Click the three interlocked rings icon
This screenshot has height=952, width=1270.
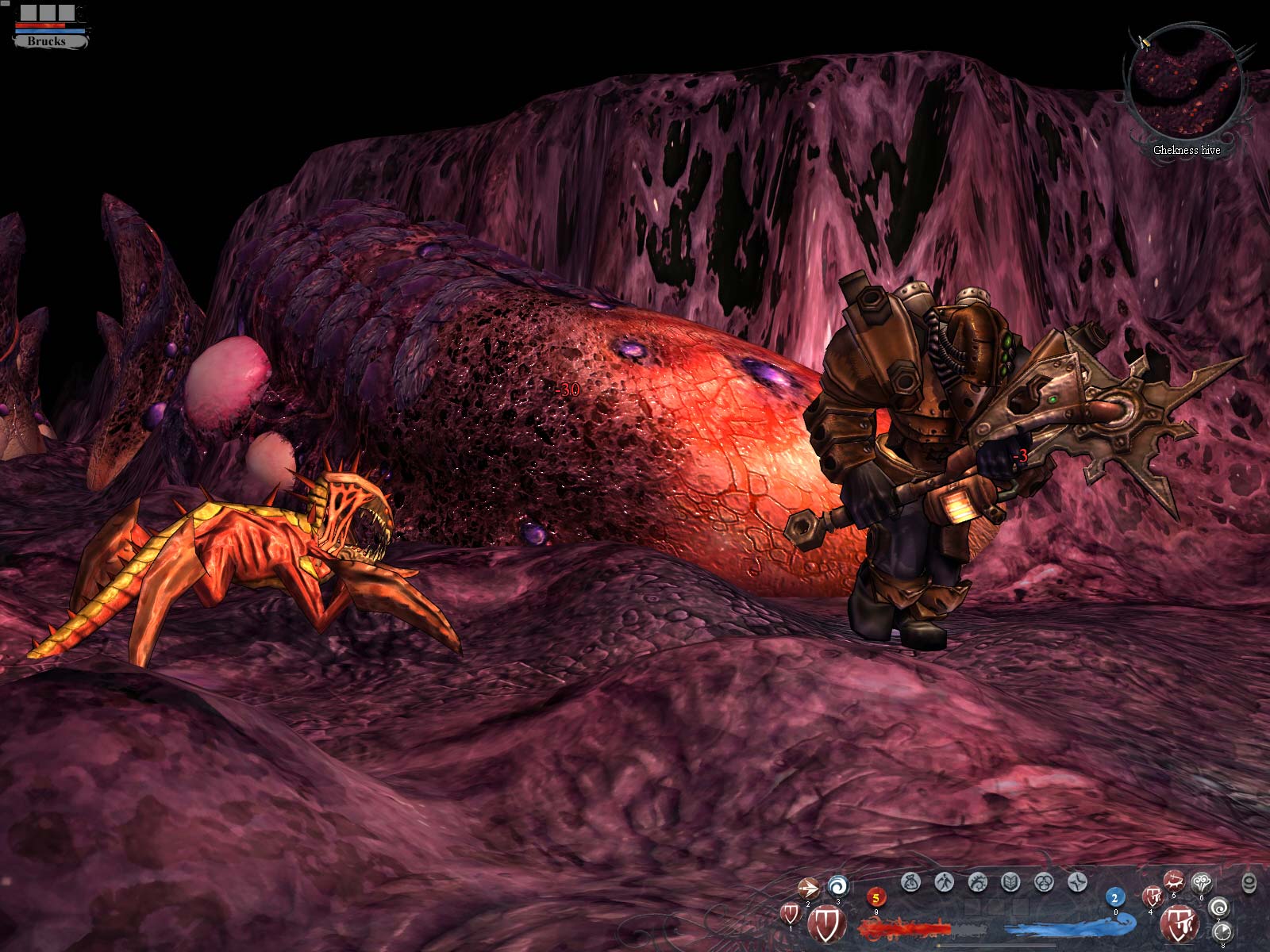coord(1044,881)
